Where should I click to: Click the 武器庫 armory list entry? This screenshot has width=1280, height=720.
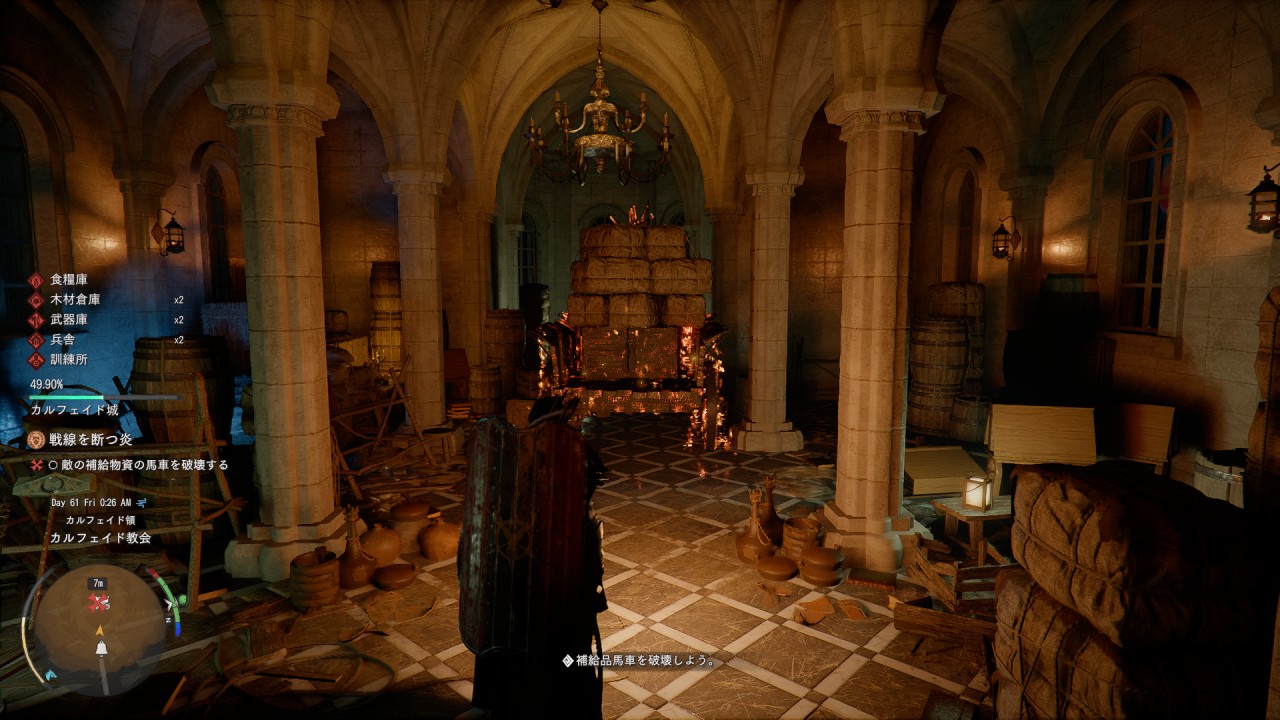pyautogui.click(x=69, y=320)
